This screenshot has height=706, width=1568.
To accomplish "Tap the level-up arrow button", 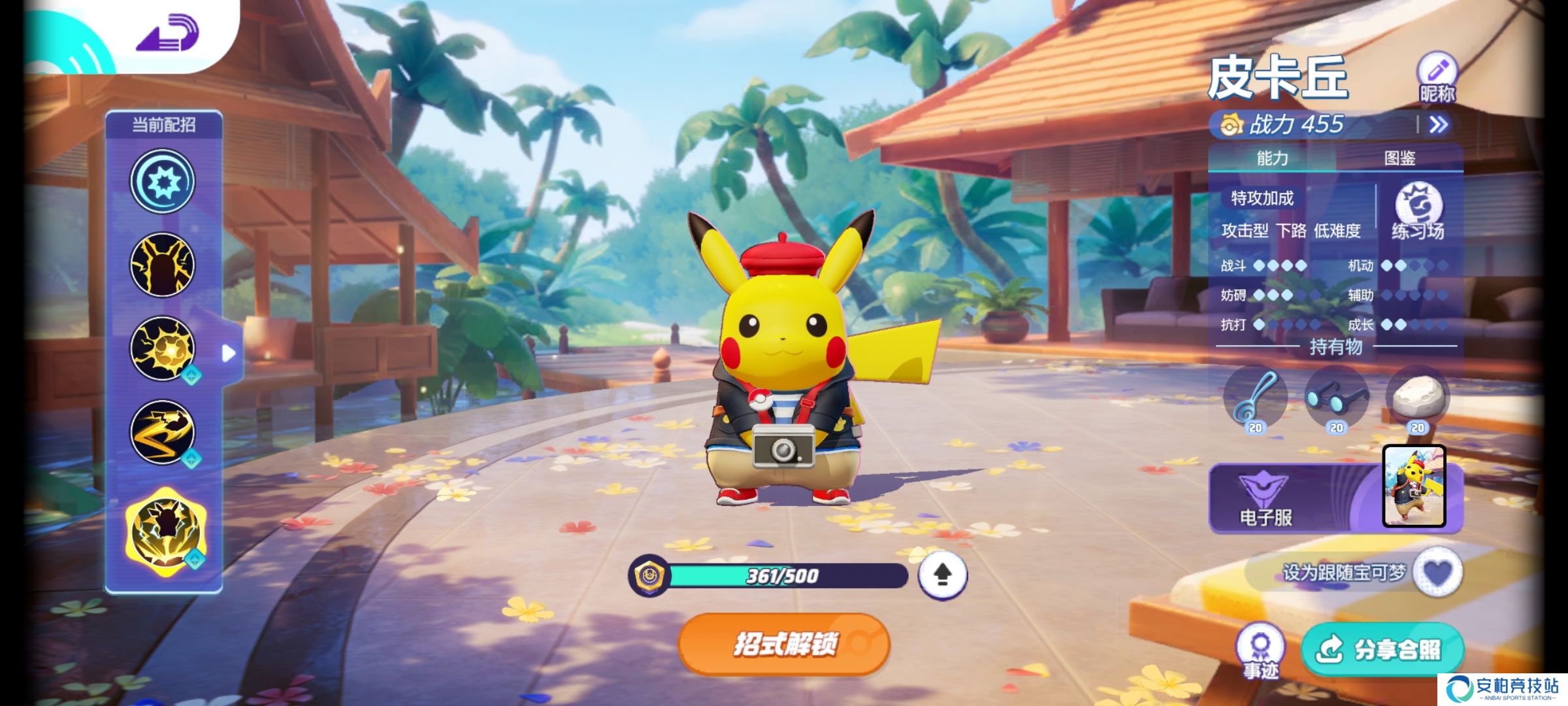I will [x=942, y=575].
